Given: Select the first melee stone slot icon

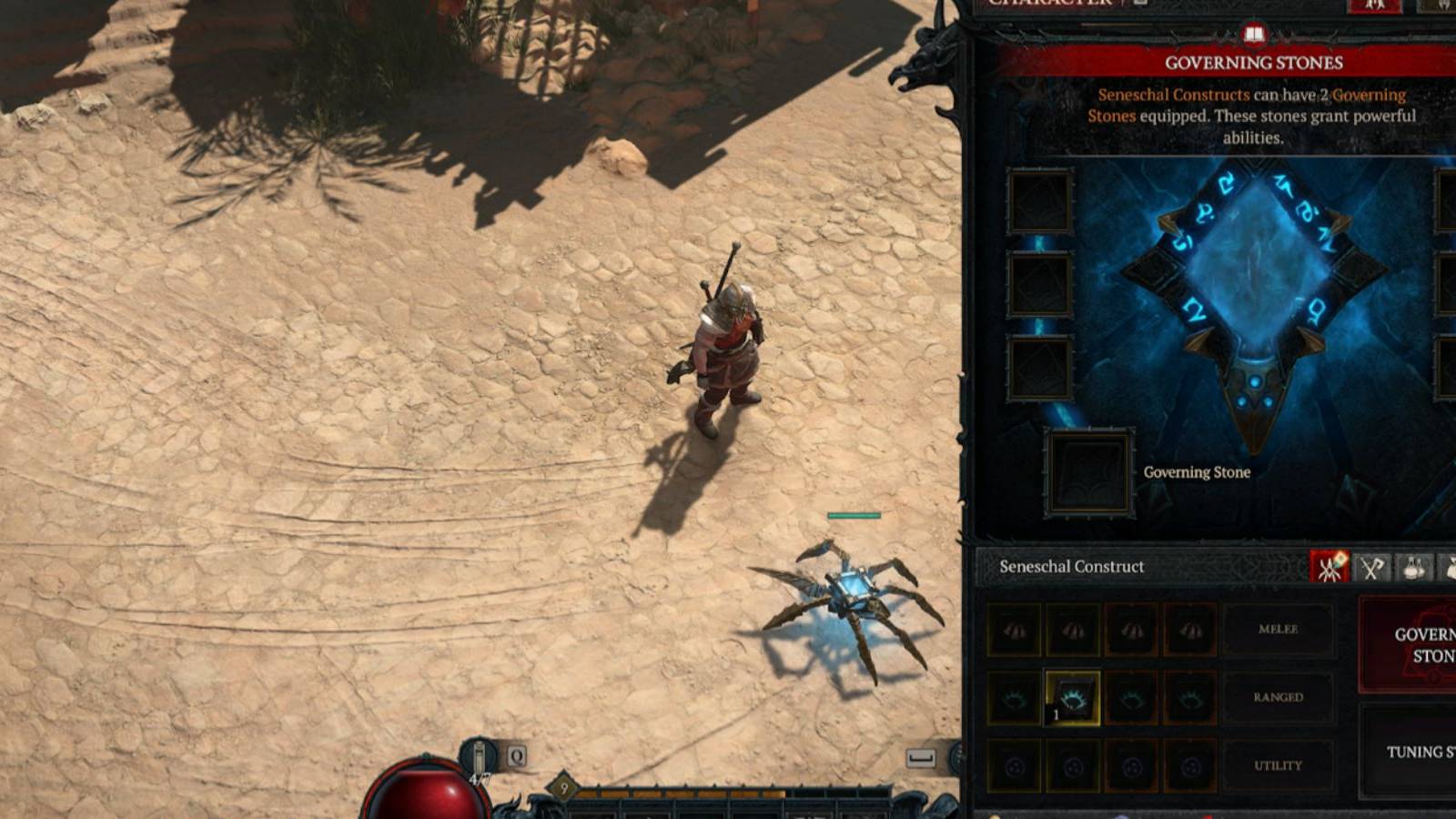Looking at the screenshot, I should (x=1016, y=630).
